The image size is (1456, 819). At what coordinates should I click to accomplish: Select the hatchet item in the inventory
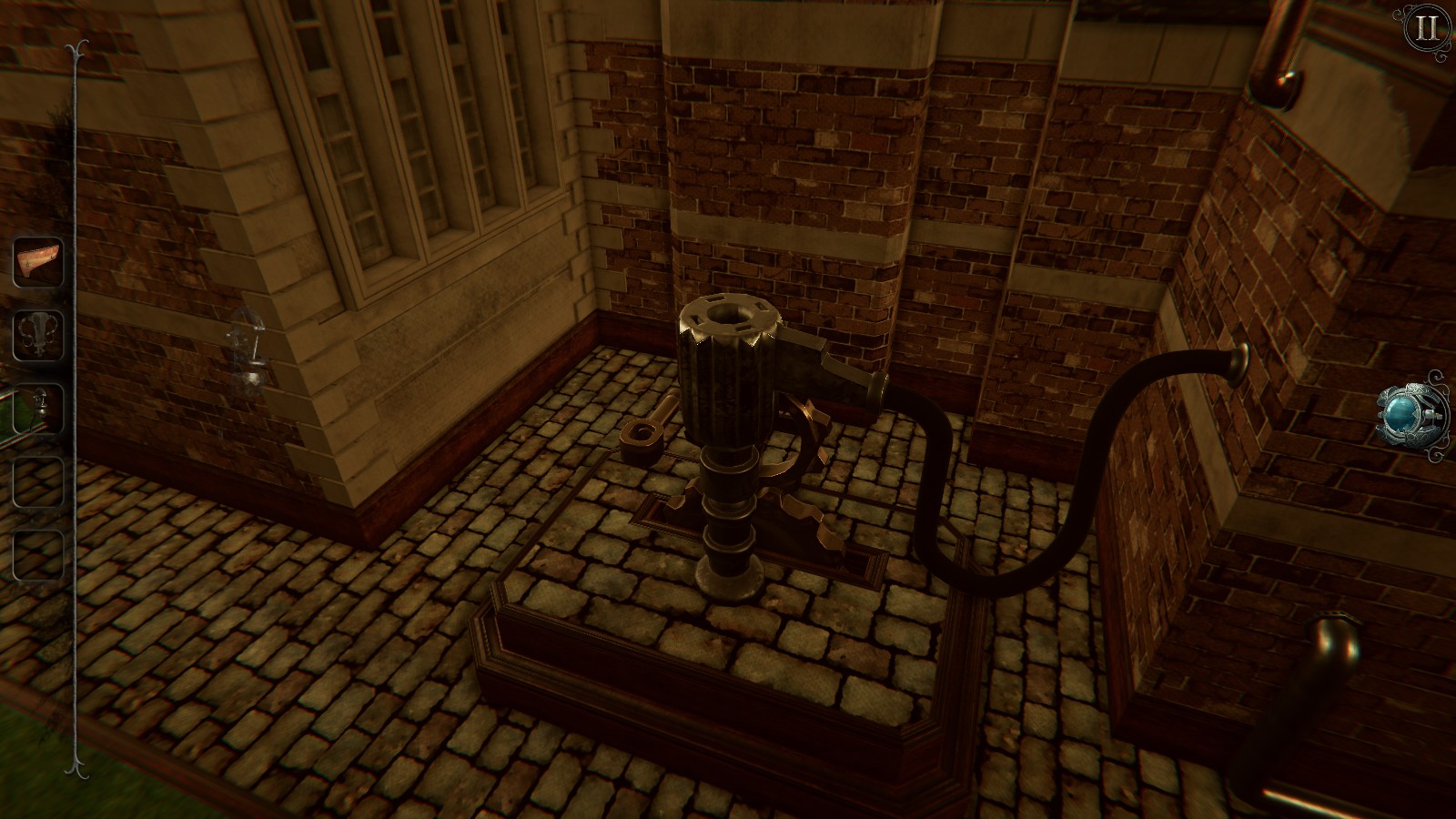tap(36, 261)
